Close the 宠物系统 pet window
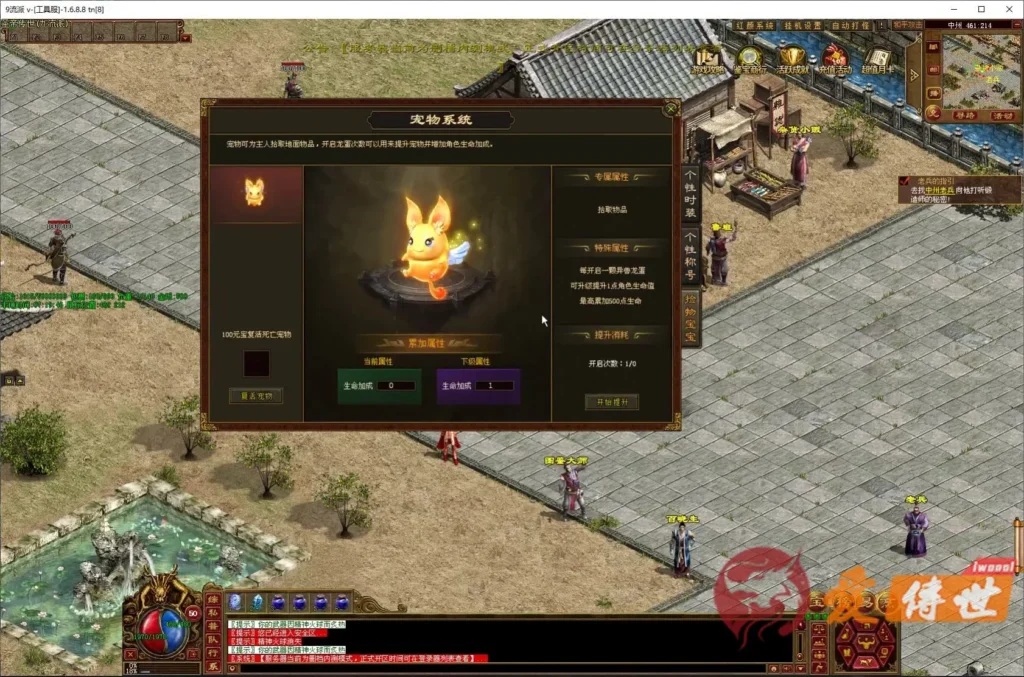The height and width of the screenshot is (677, 1024). [x=671, y=108]
